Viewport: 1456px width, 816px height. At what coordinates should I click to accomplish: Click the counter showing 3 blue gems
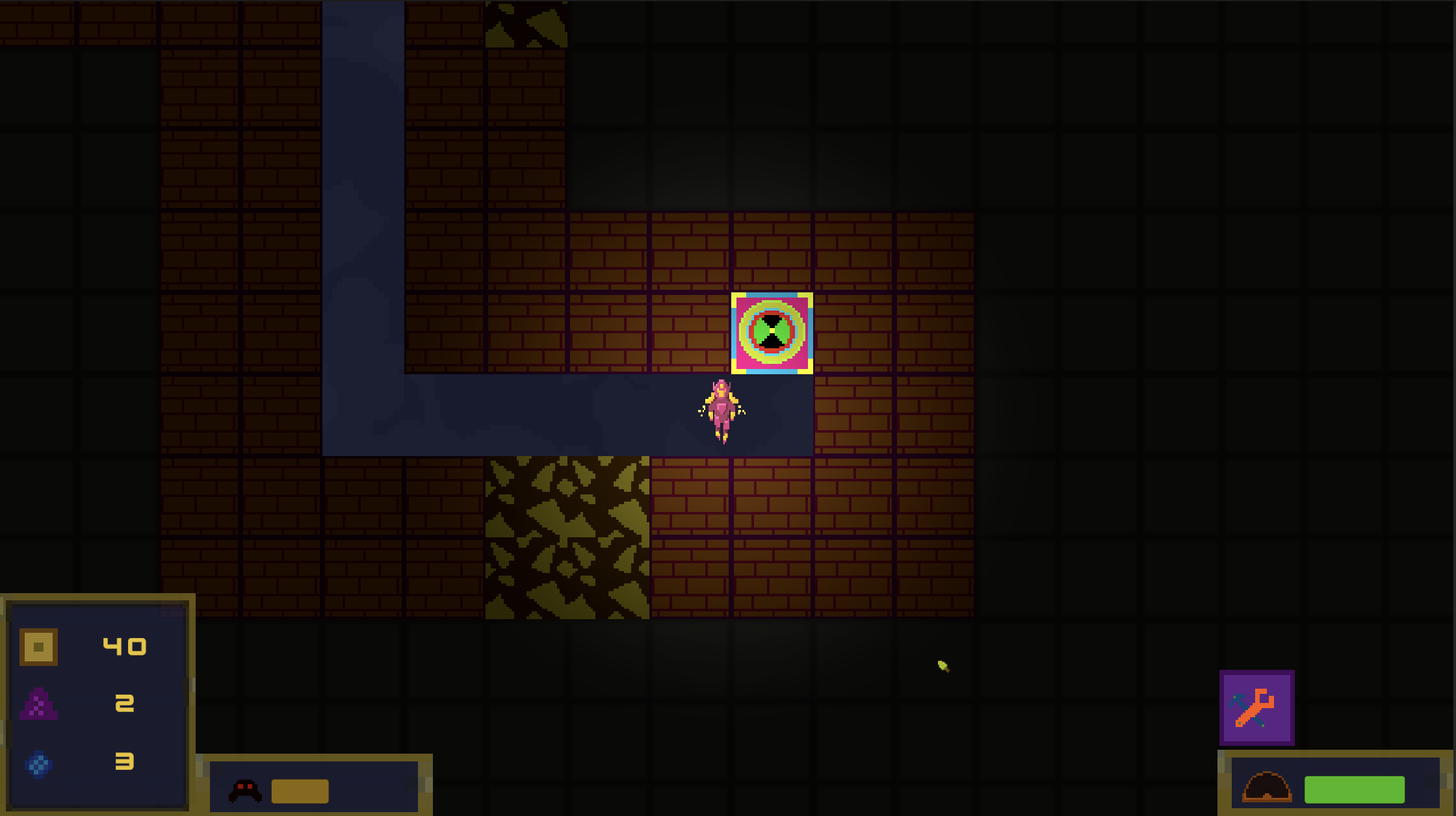[125, 763]
